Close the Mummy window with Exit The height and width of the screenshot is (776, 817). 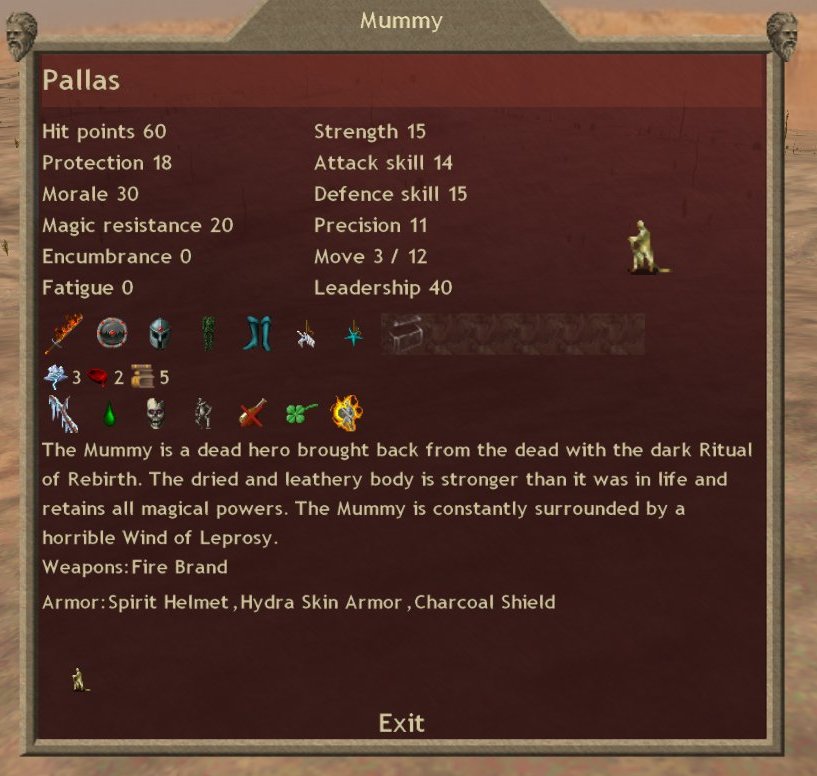pyautogui.click(x=401, y=722)
